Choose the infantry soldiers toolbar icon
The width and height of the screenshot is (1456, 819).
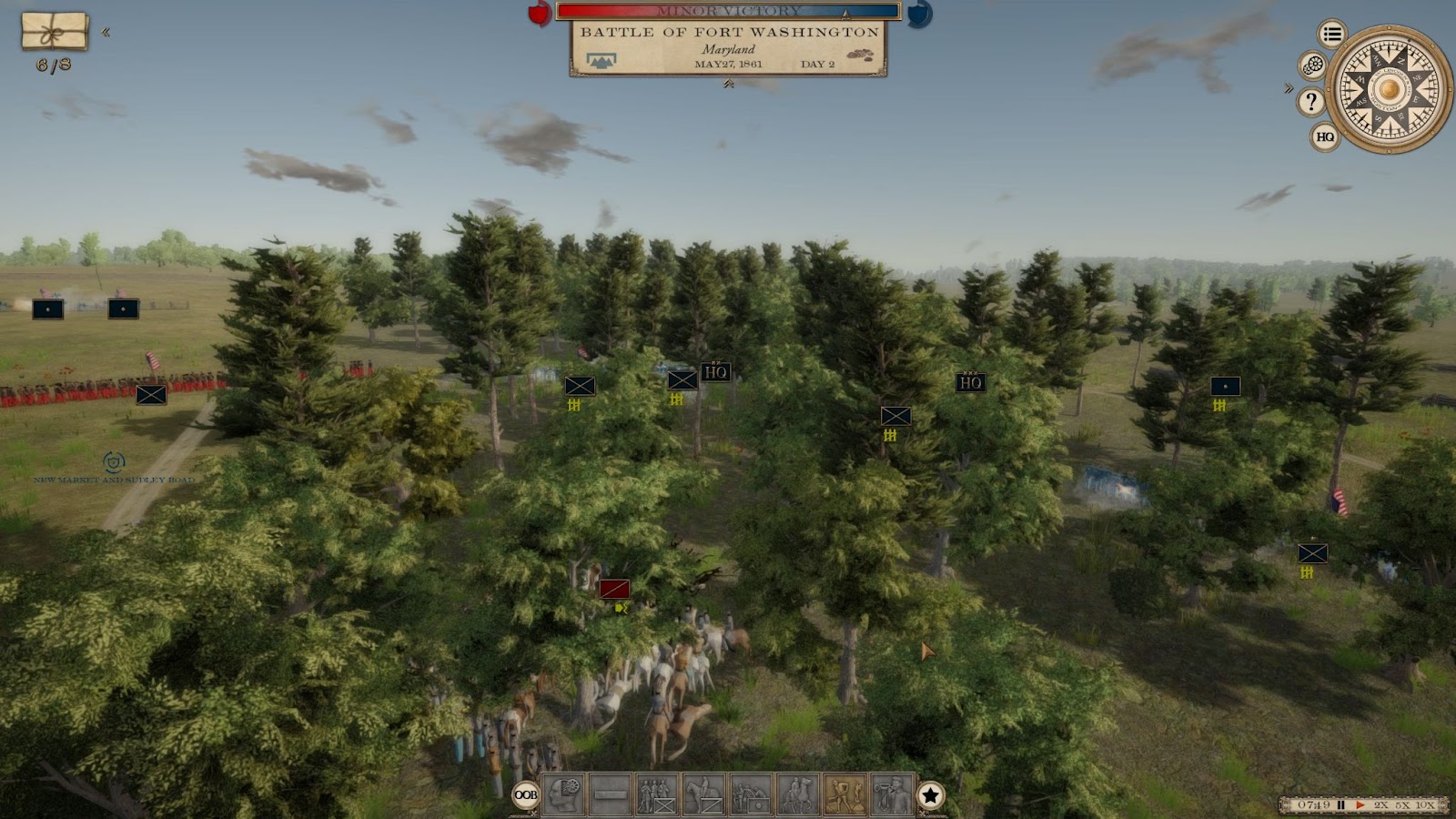click(657, 794)
